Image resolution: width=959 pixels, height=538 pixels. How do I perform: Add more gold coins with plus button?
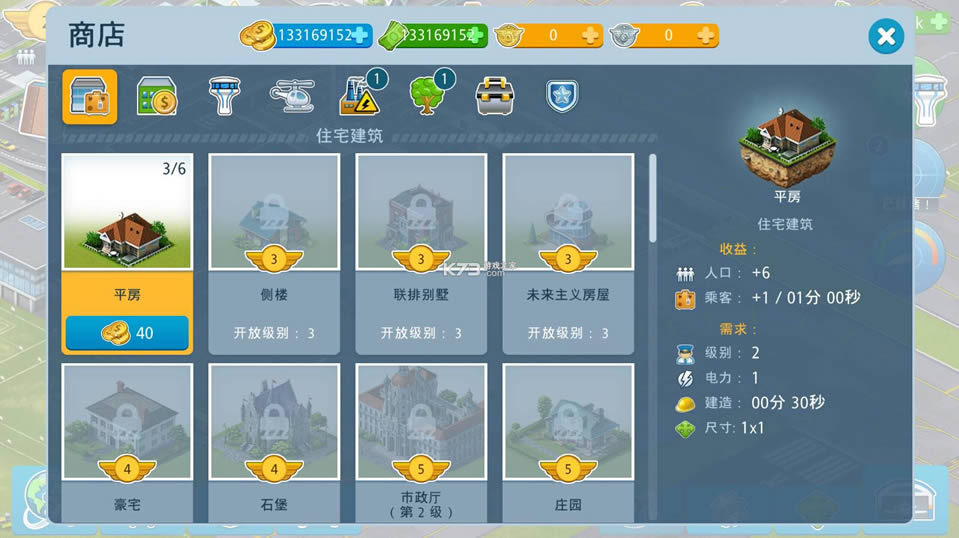pos(360,36)
